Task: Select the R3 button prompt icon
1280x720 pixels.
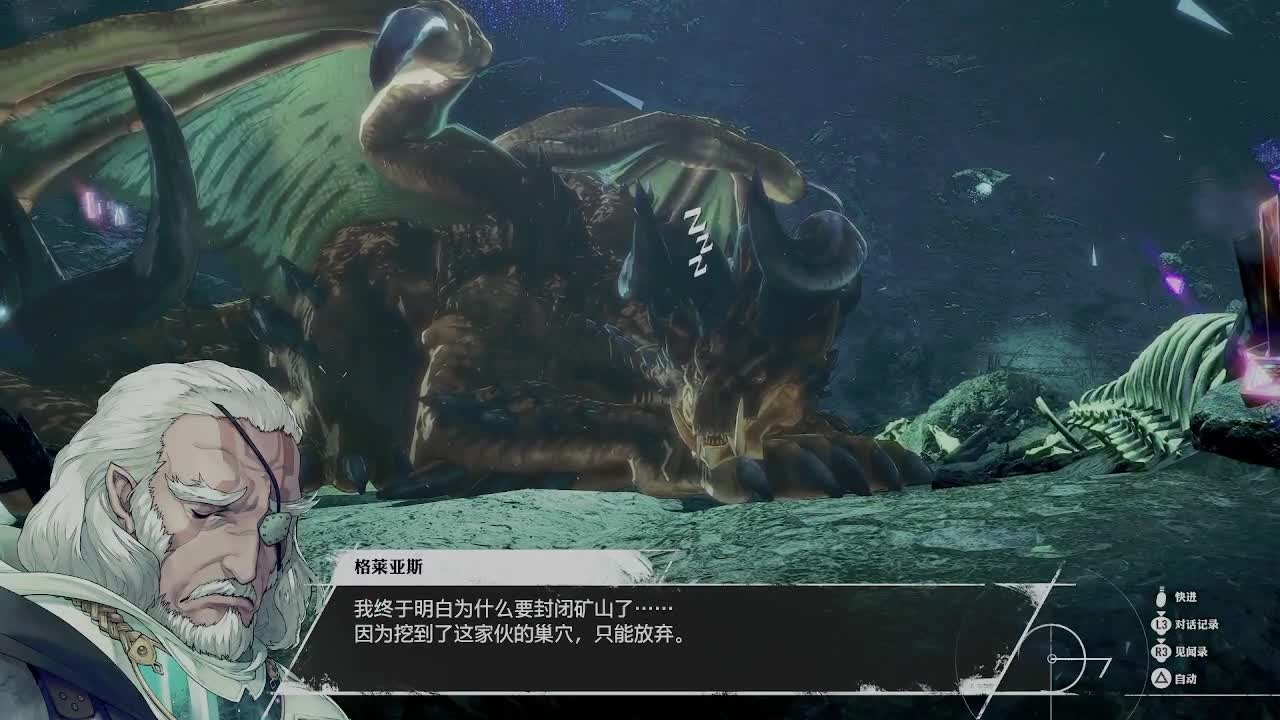Action: click(x=1162, y=652)
